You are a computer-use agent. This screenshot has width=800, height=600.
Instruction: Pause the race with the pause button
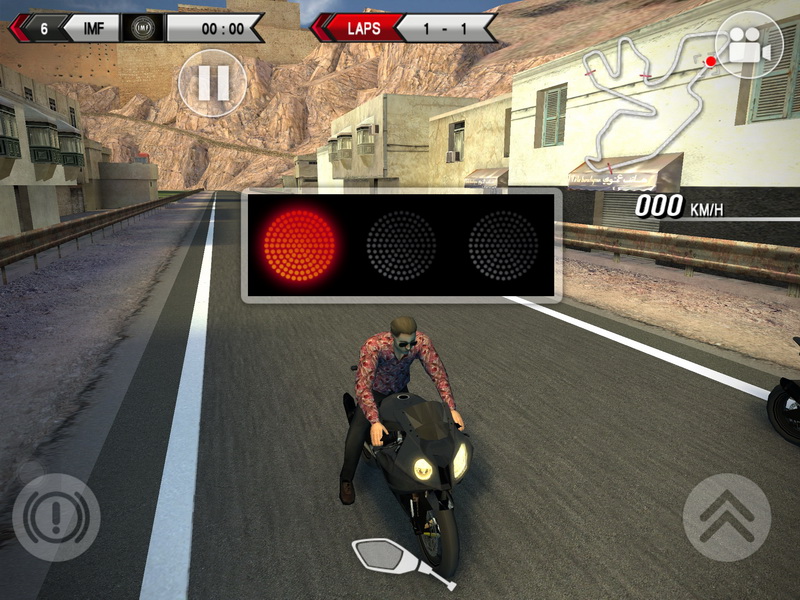pos(212,83)
